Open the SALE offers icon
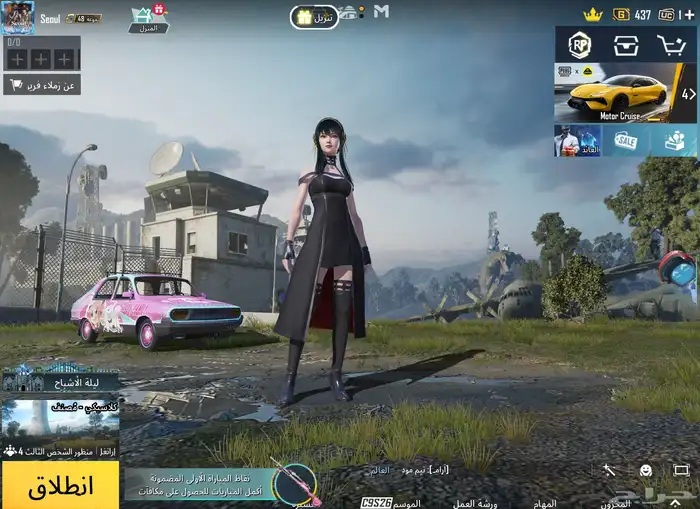The width and height of the screenshot is (700, 509). (626, 141)
